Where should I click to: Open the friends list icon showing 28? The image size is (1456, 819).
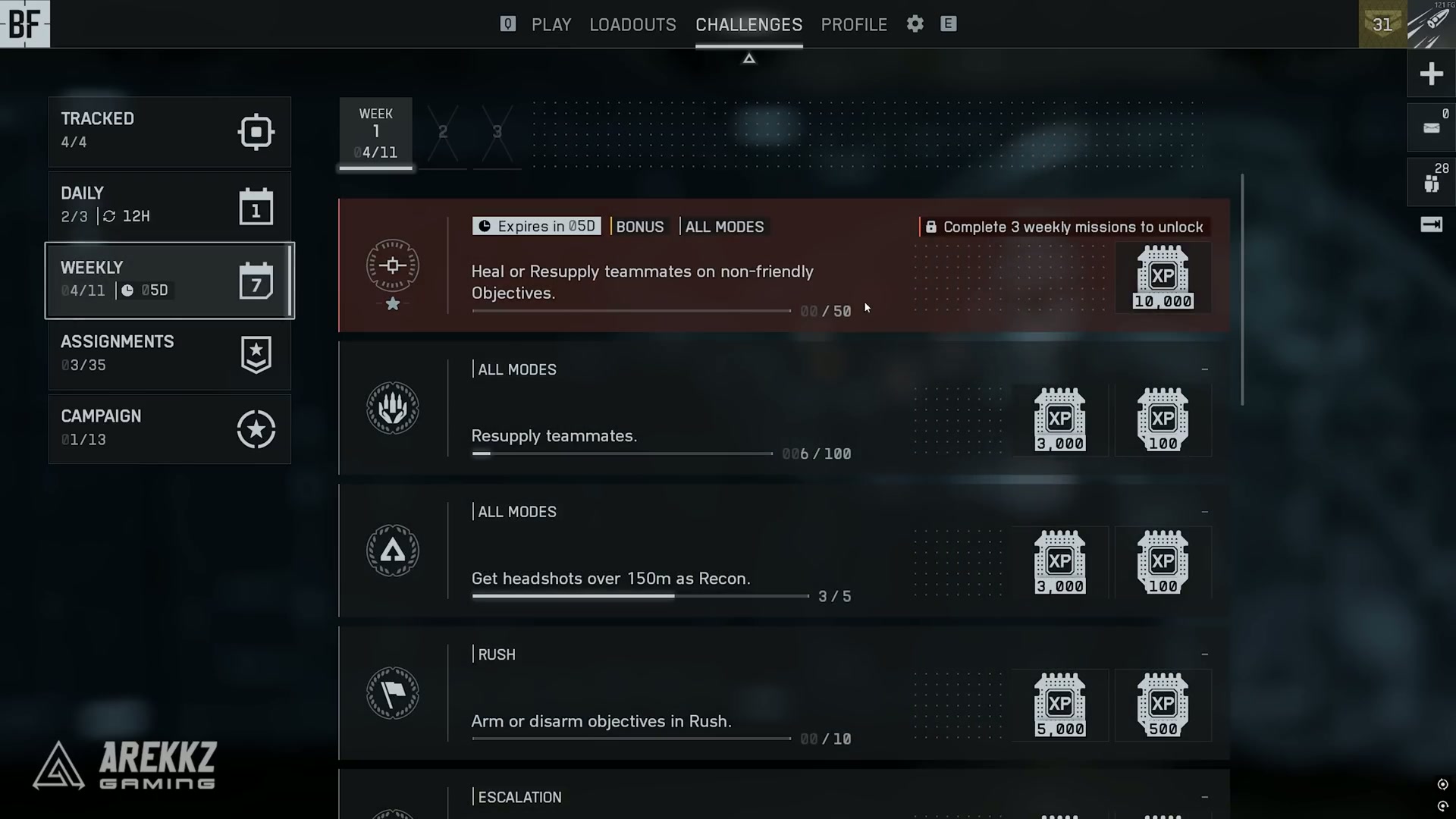pyautogui.click(x=1430, y=182)
